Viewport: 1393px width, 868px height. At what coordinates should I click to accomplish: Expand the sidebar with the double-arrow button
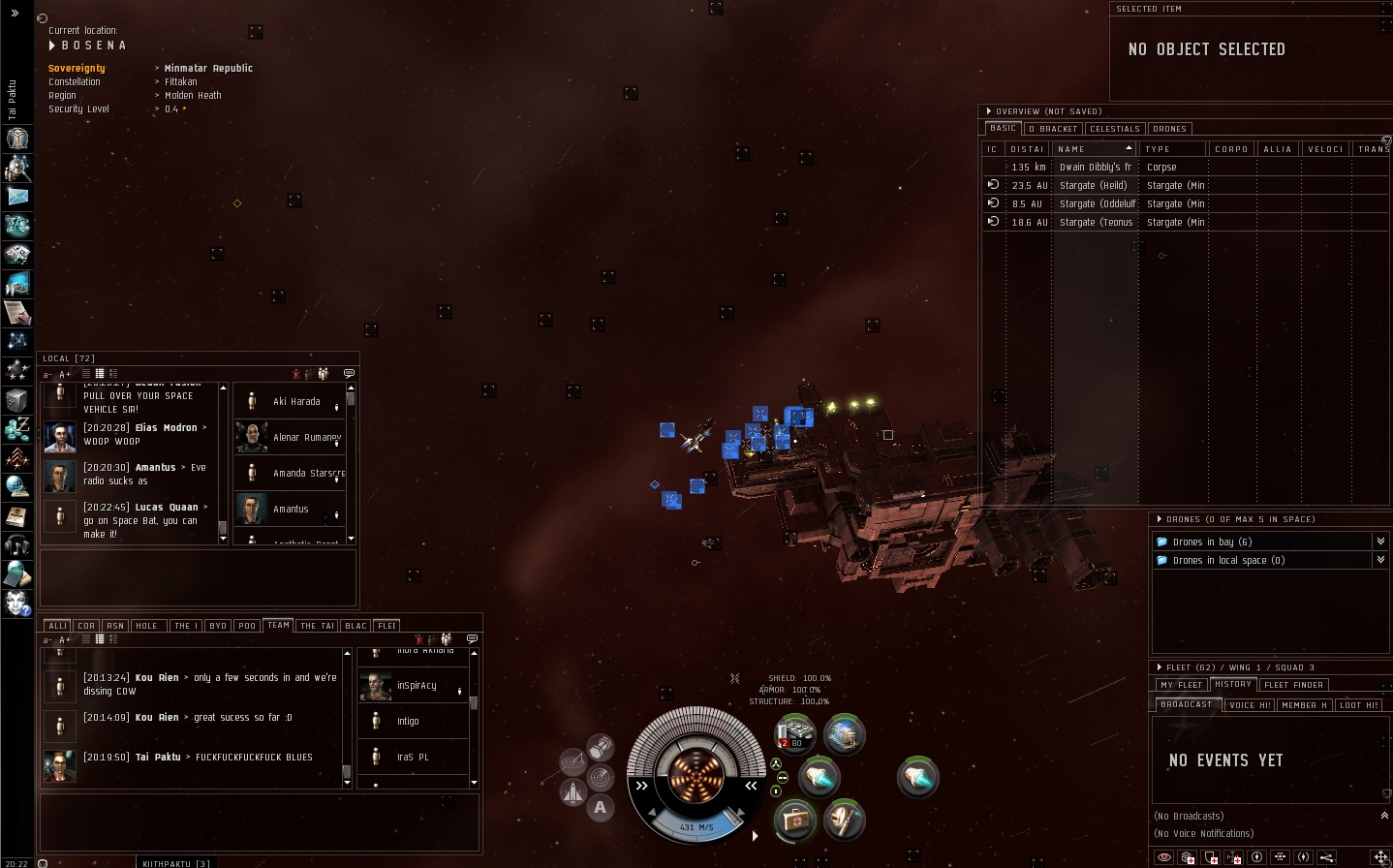[x=15, y=13]
